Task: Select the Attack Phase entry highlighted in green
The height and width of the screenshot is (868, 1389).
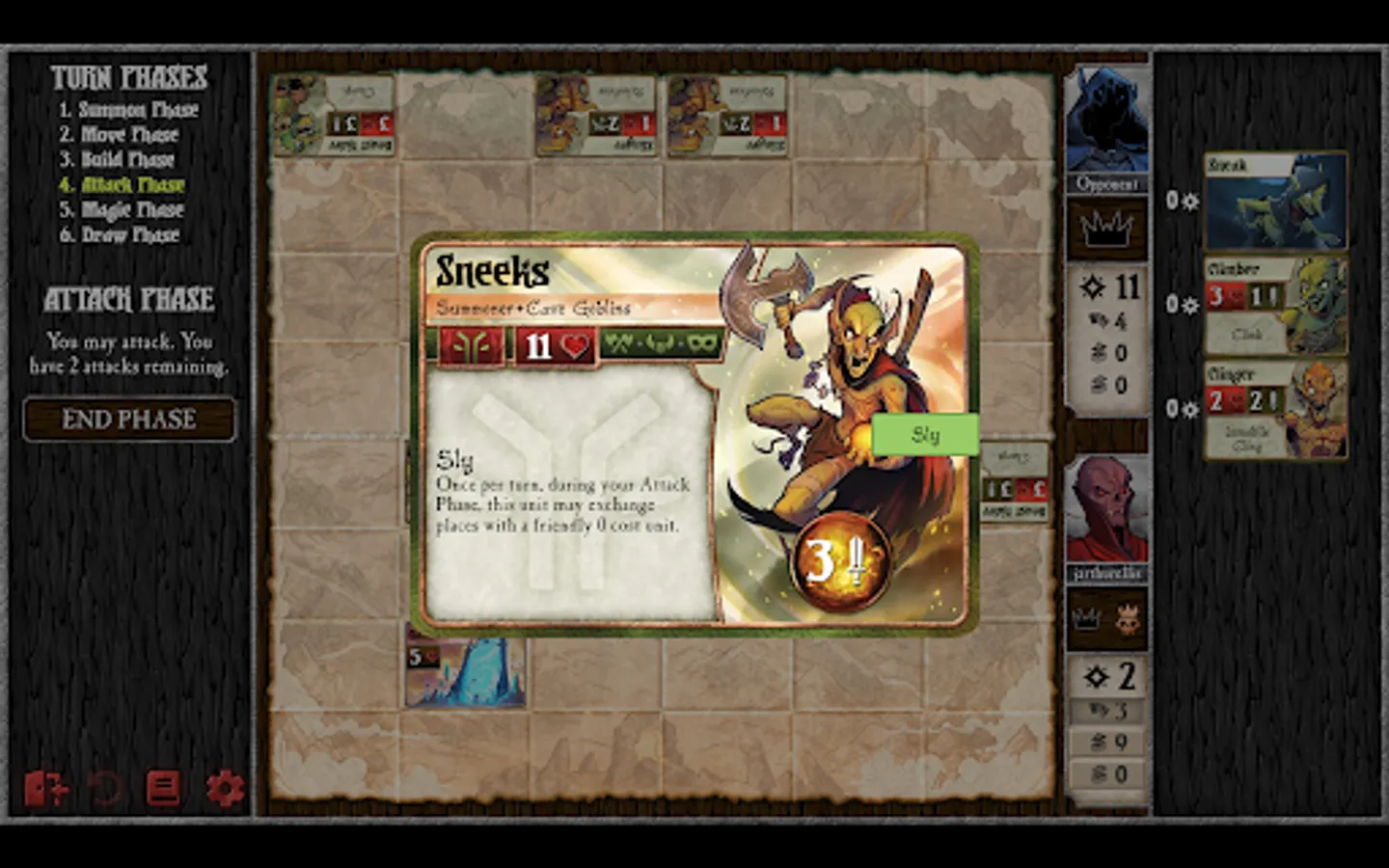Action: (x=126, y=185)
